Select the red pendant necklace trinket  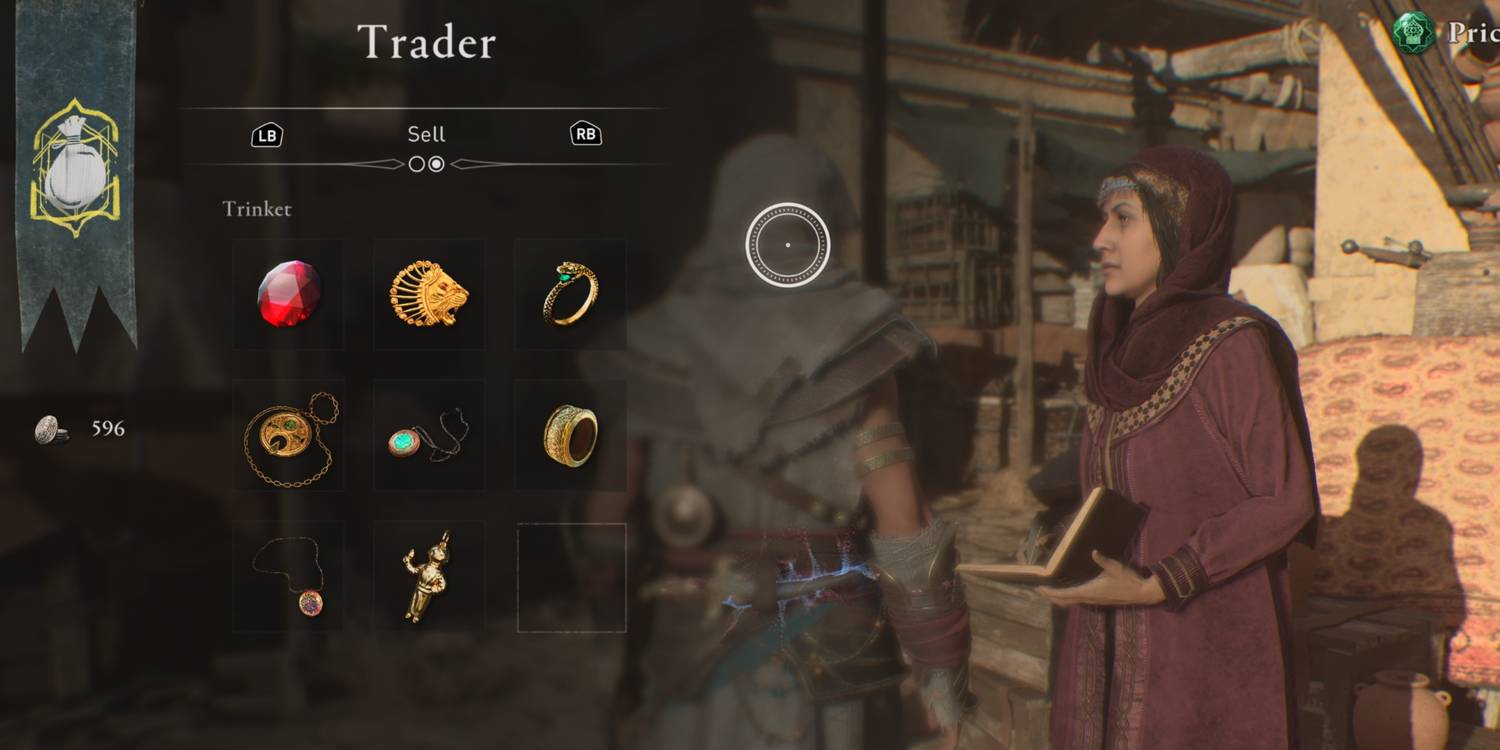(x=289, y=575)
